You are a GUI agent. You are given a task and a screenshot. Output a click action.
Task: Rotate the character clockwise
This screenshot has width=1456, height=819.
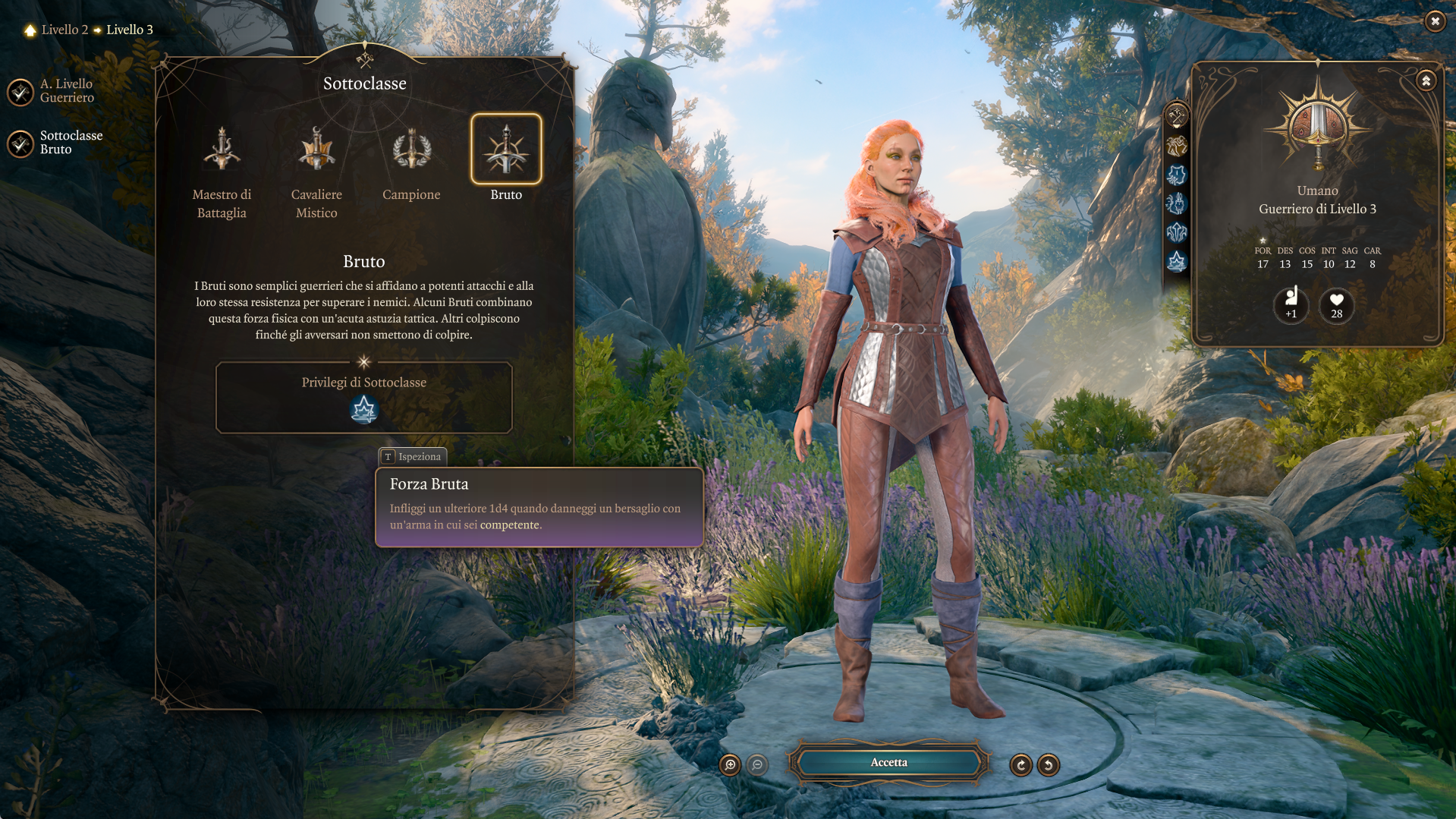tap(1020, 765)
